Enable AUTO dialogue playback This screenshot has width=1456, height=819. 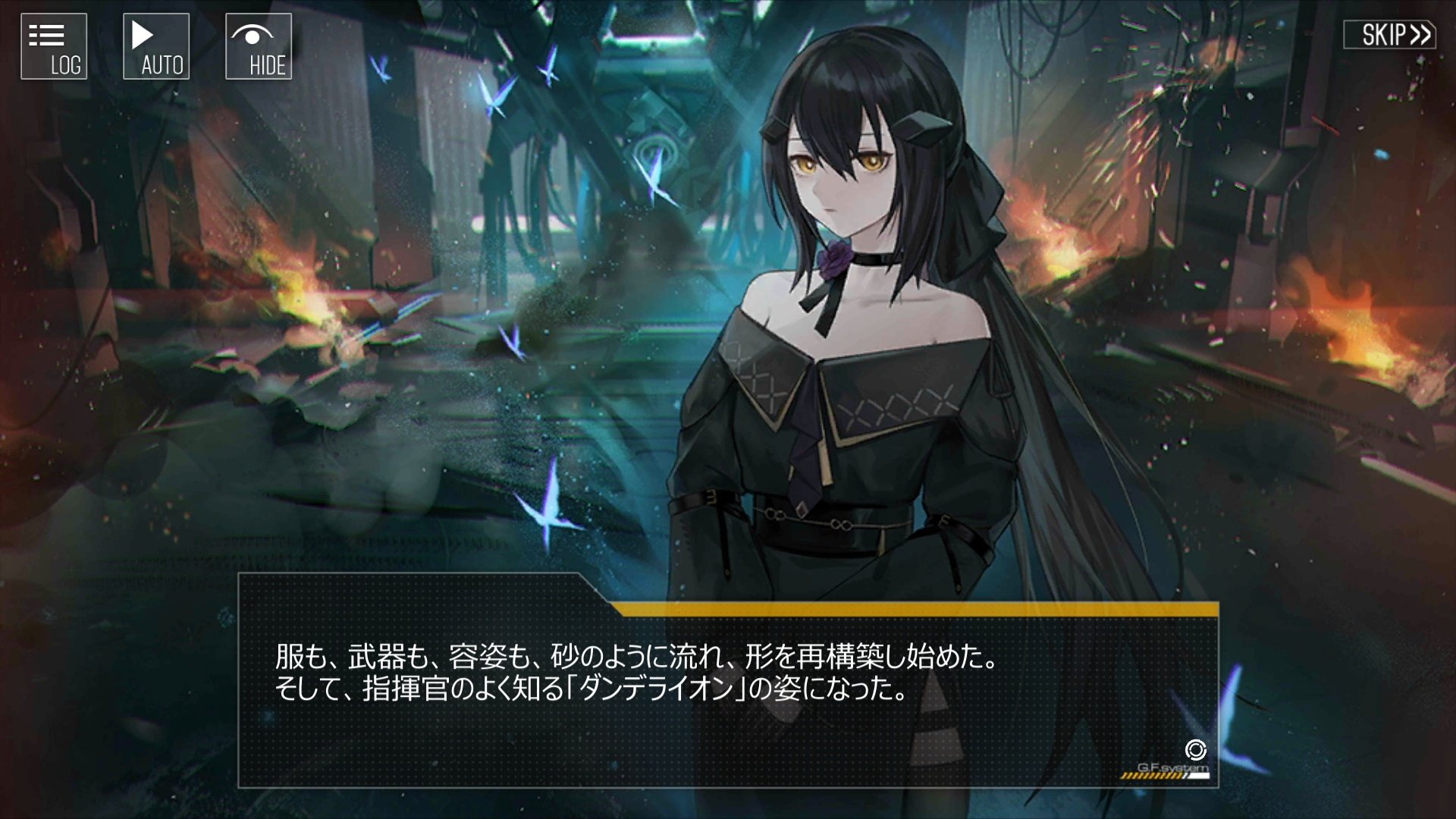(156, 47)
